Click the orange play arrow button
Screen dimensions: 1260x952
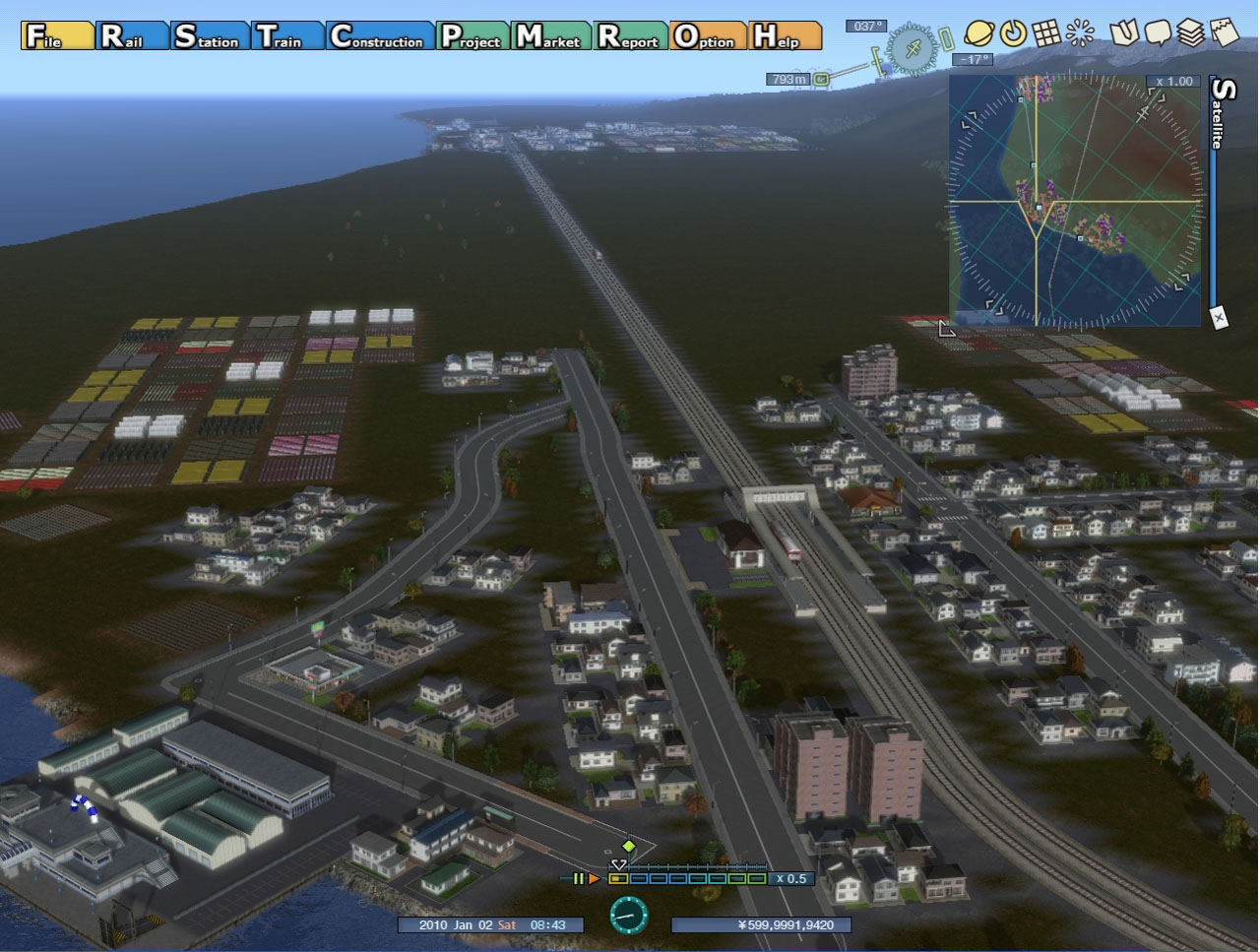[594, 878]
